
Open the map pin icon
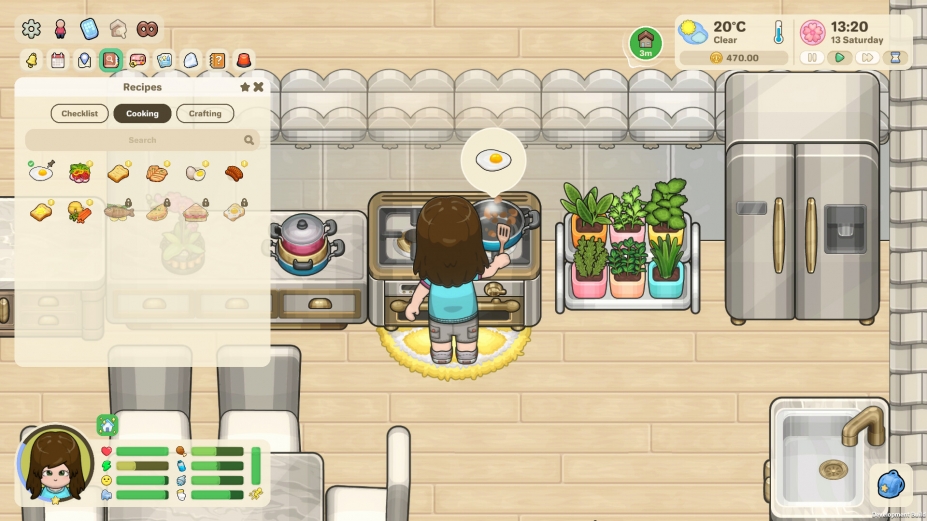click(x=84, y=60)
